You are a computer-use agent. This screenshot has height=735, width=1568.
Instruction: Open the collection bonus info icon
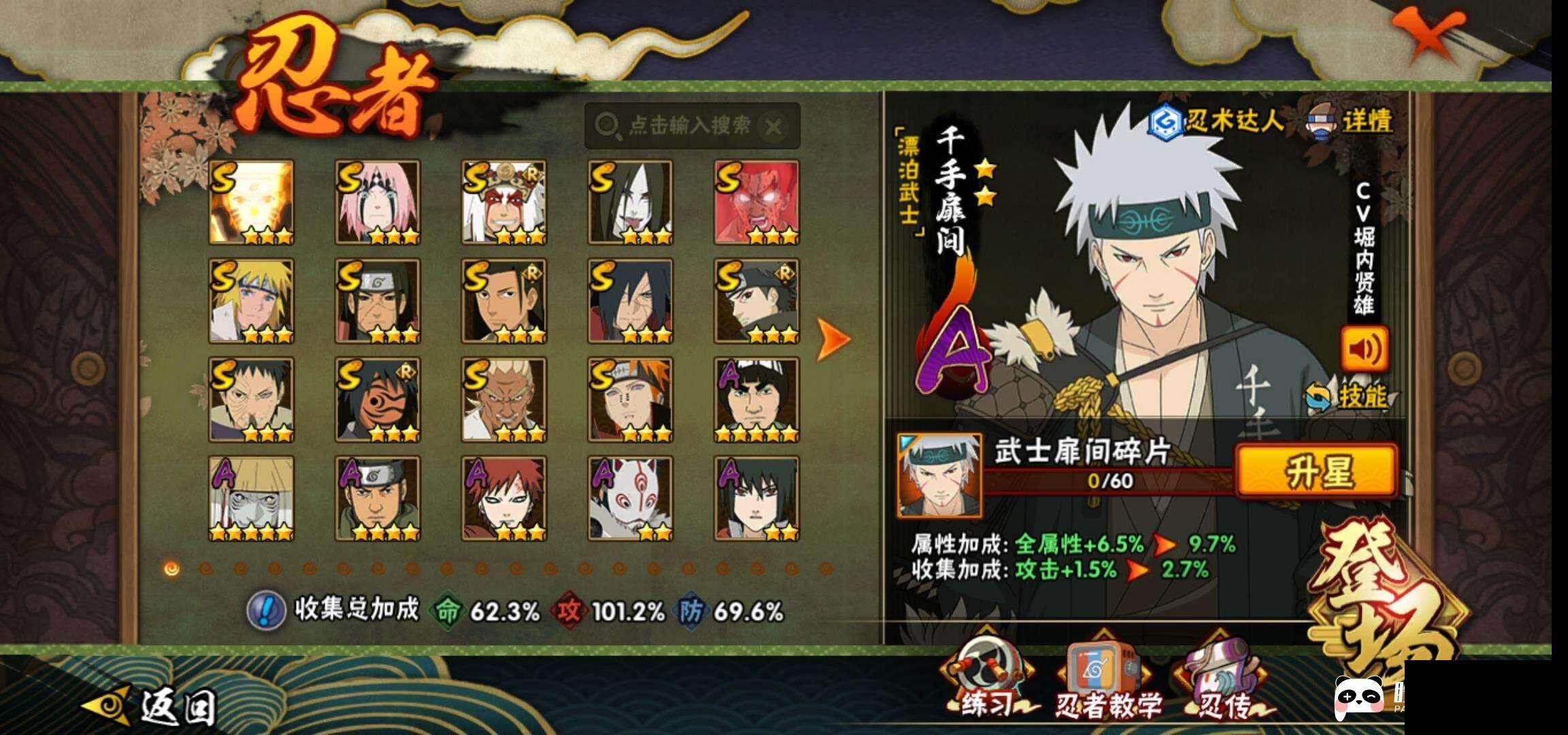coord(265,610)
